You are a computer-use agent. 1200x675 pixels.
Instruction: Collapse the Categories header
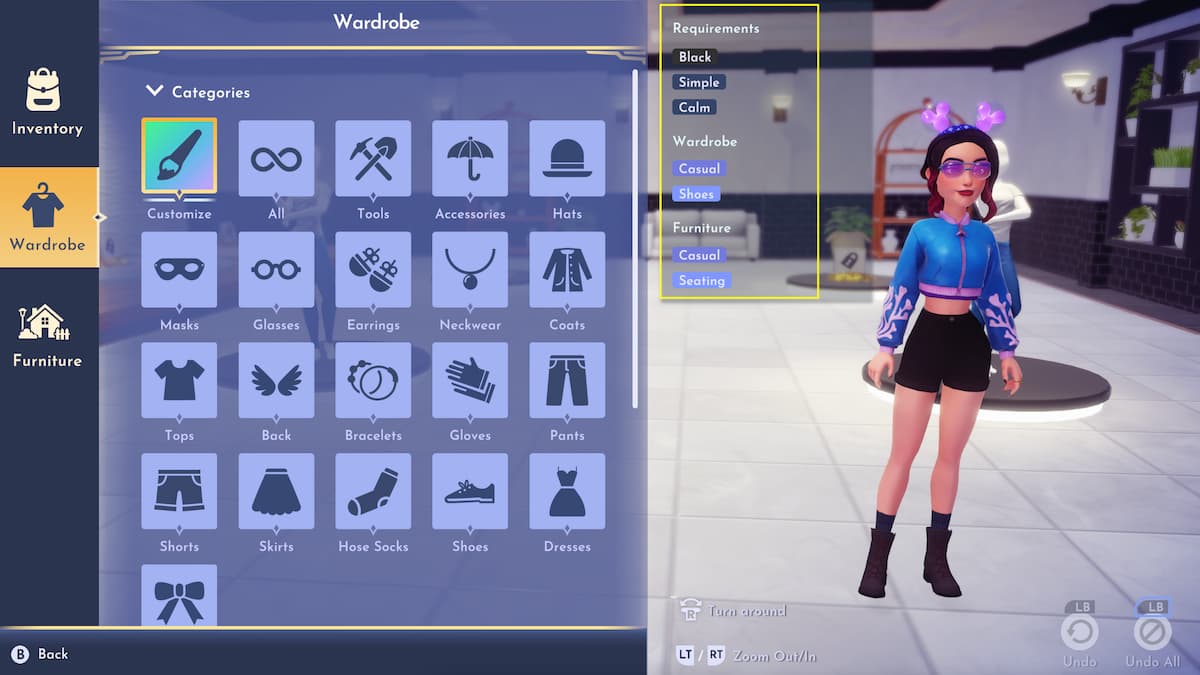(x=198, y=92)
